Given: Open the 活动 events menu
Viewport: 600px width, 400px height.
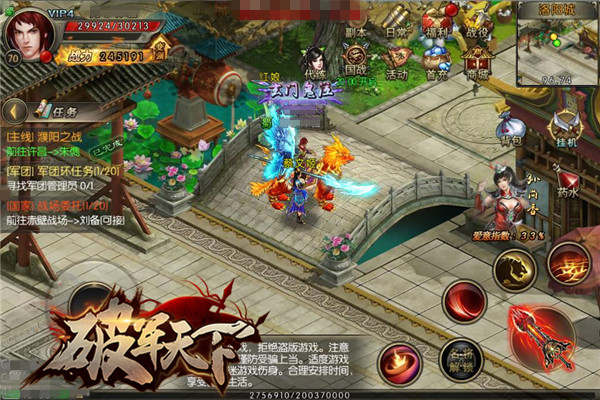Looking at the screenshot, I should [x=397, y=62].
